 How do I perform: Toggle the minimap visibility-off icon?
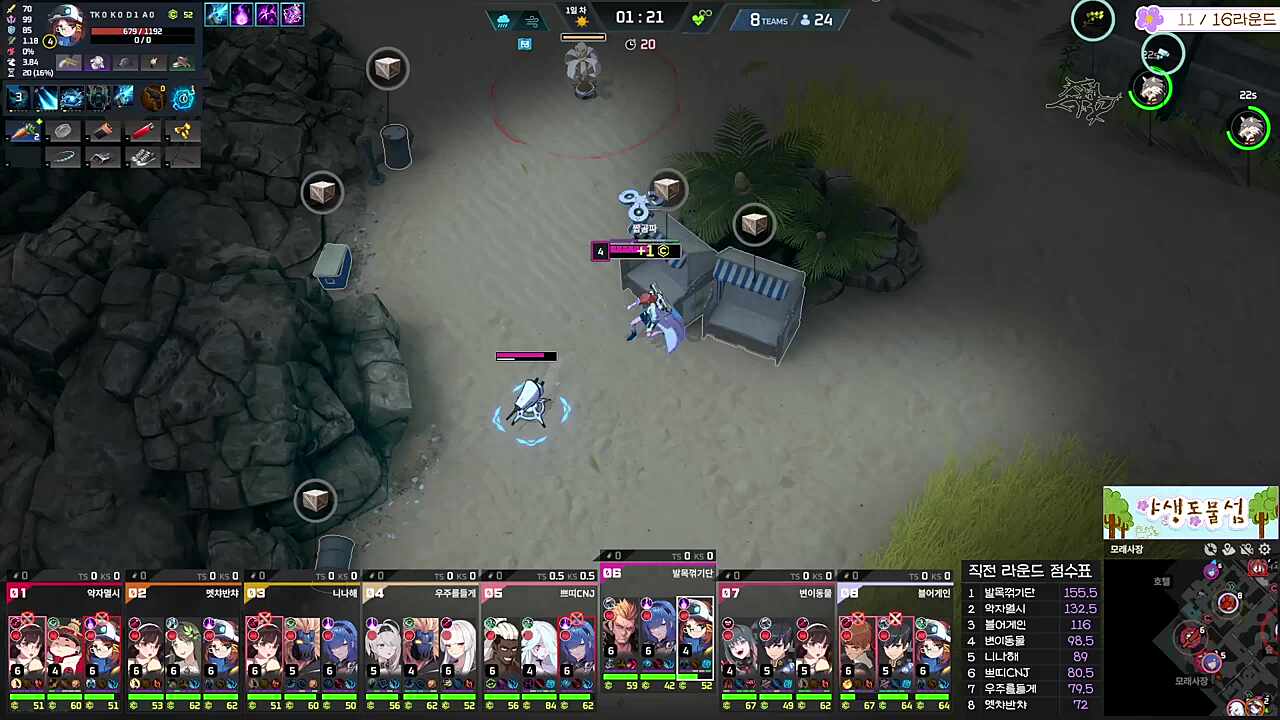pyautogui.click(x=1246, y=549)
